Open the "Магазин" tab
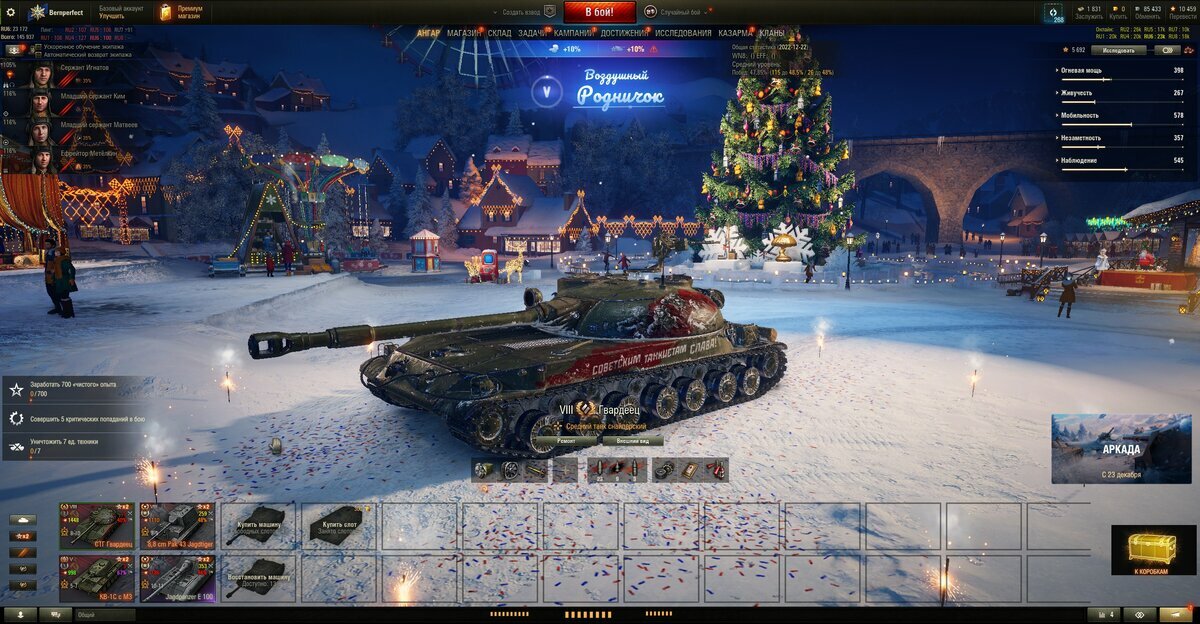Viewport: 1200px width, 624px height. click(x=463, y=33)
